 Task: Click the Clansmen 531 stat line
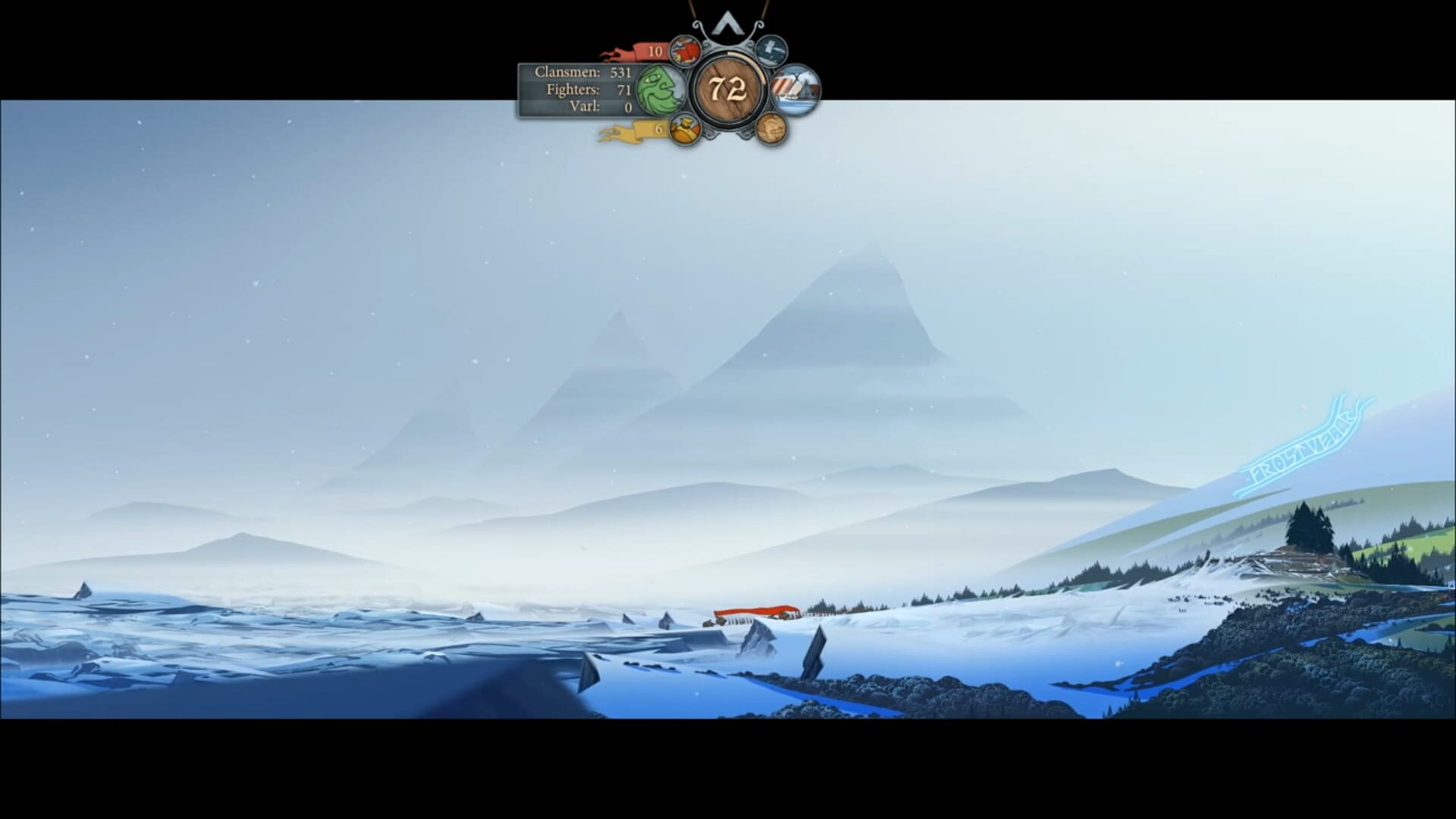point(582,74)
